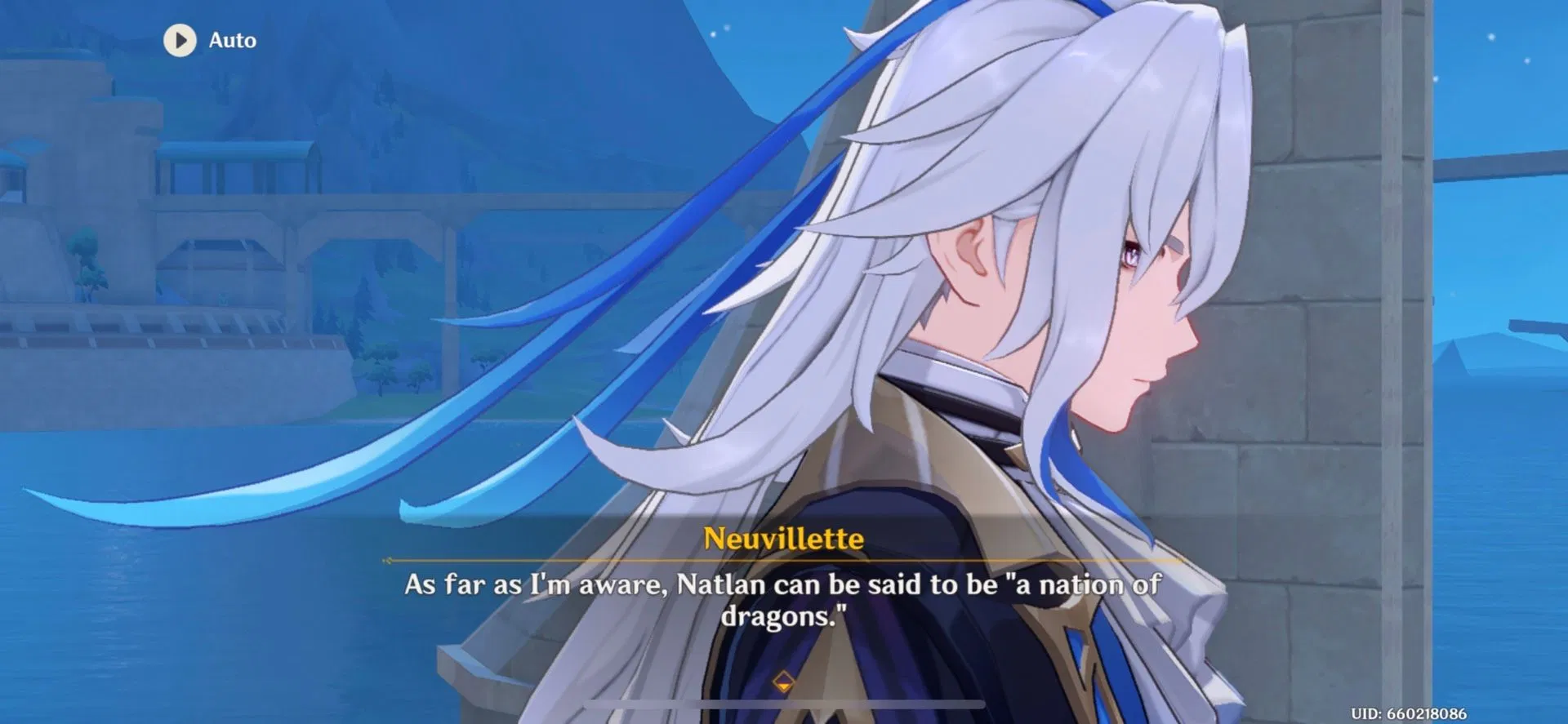
Task: Toggle automatic conversation playback
Action: 204,39
